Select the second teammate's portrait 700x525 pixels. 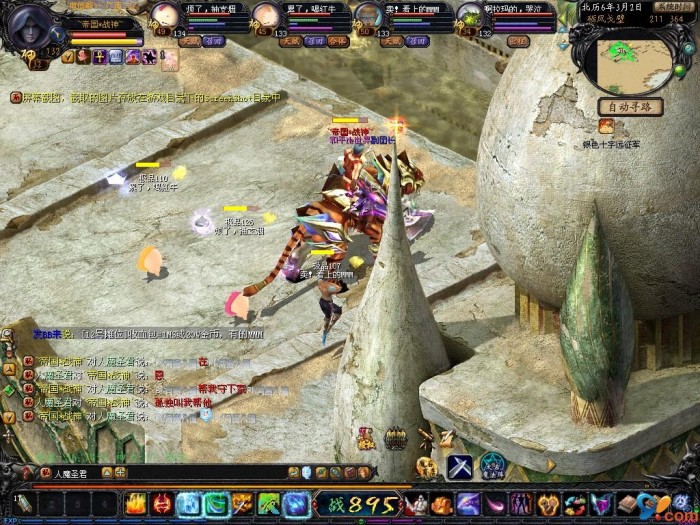pos(264,15)
